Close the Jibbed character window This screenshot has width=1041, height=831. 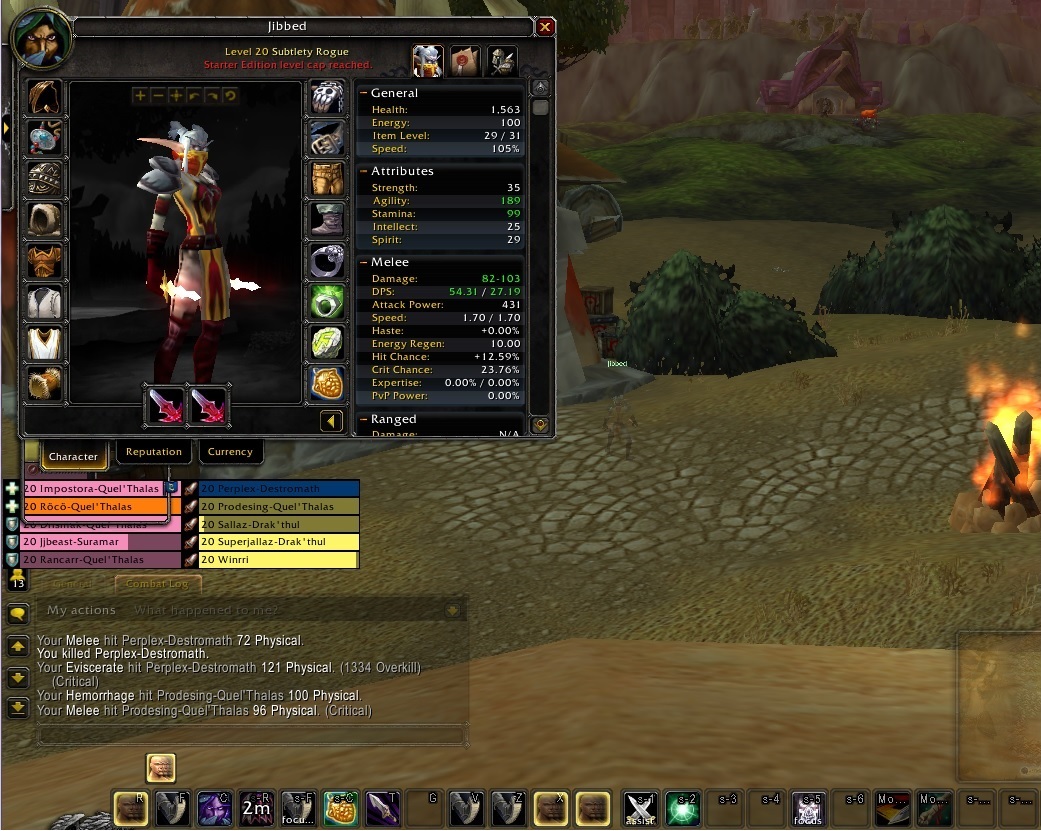tap(545, 27)
